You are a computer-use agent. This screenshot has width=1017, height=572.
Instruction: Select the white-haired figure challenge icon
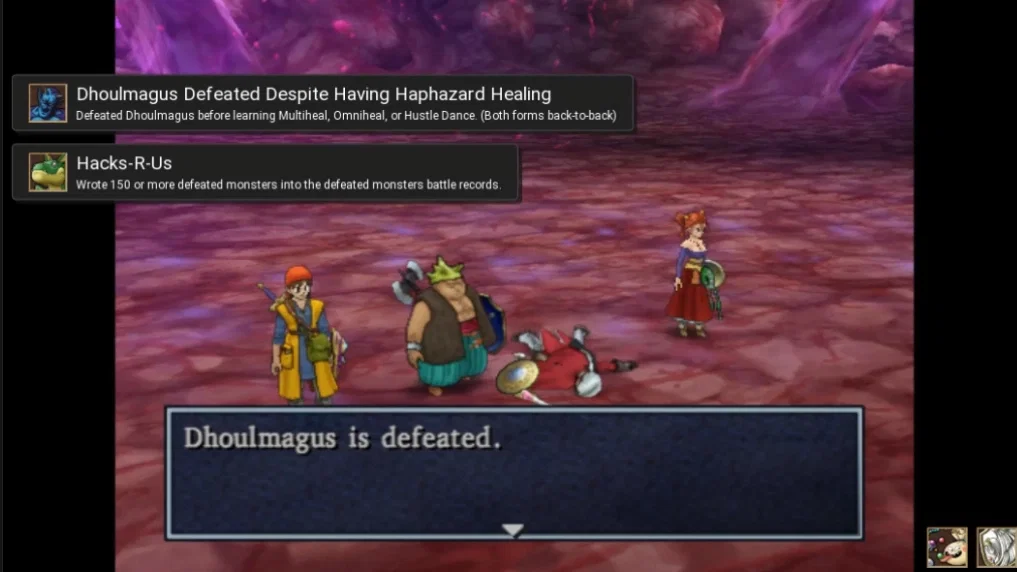(x=996, y=547)
